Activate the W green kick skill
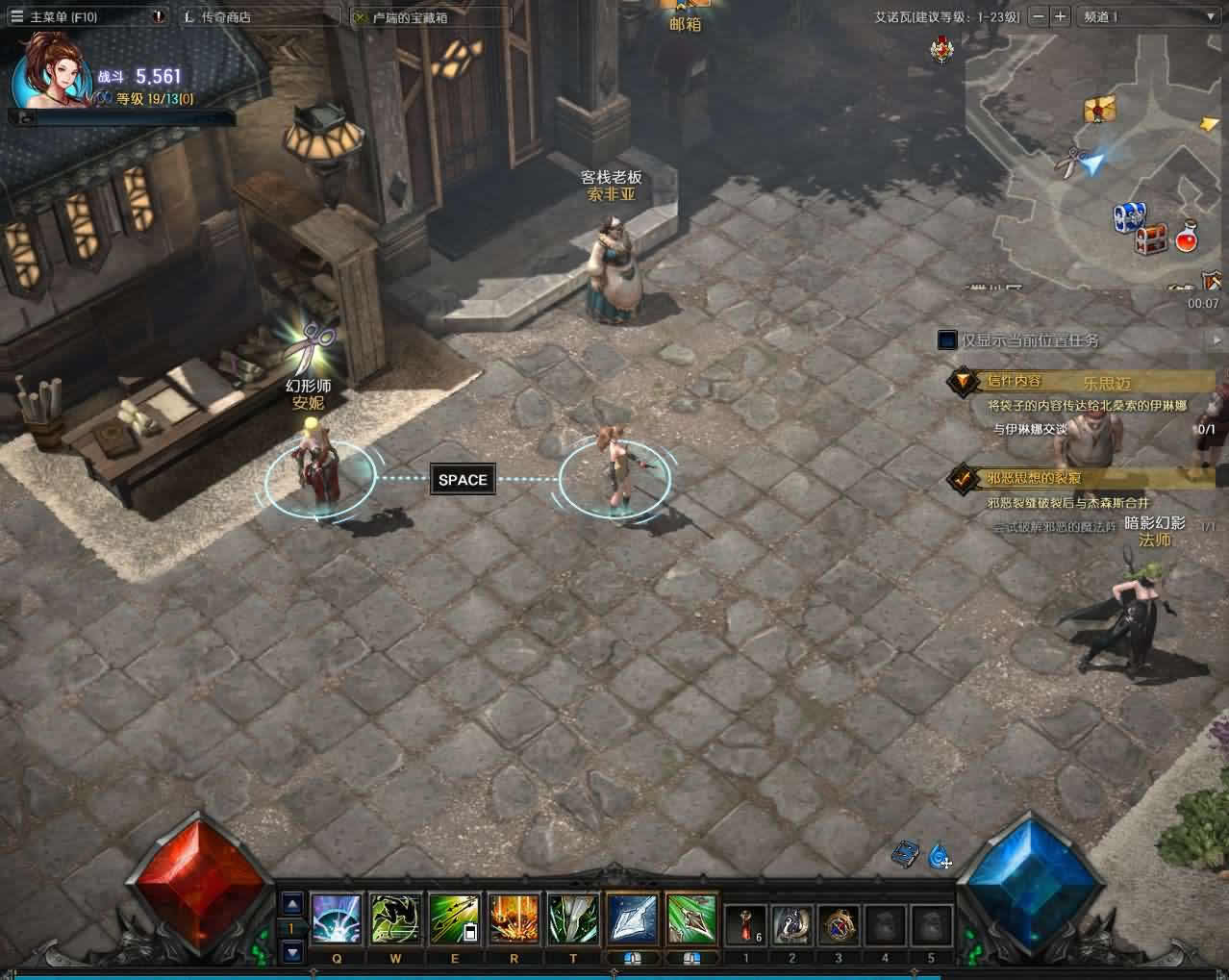The width and height of the screenshot is (1229, 980). 396,919
